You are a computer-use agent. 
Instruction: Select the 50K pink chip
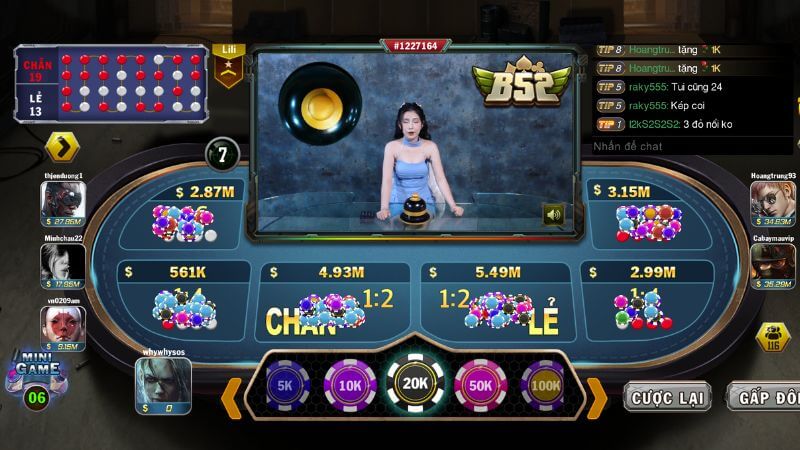coord(481,385)
